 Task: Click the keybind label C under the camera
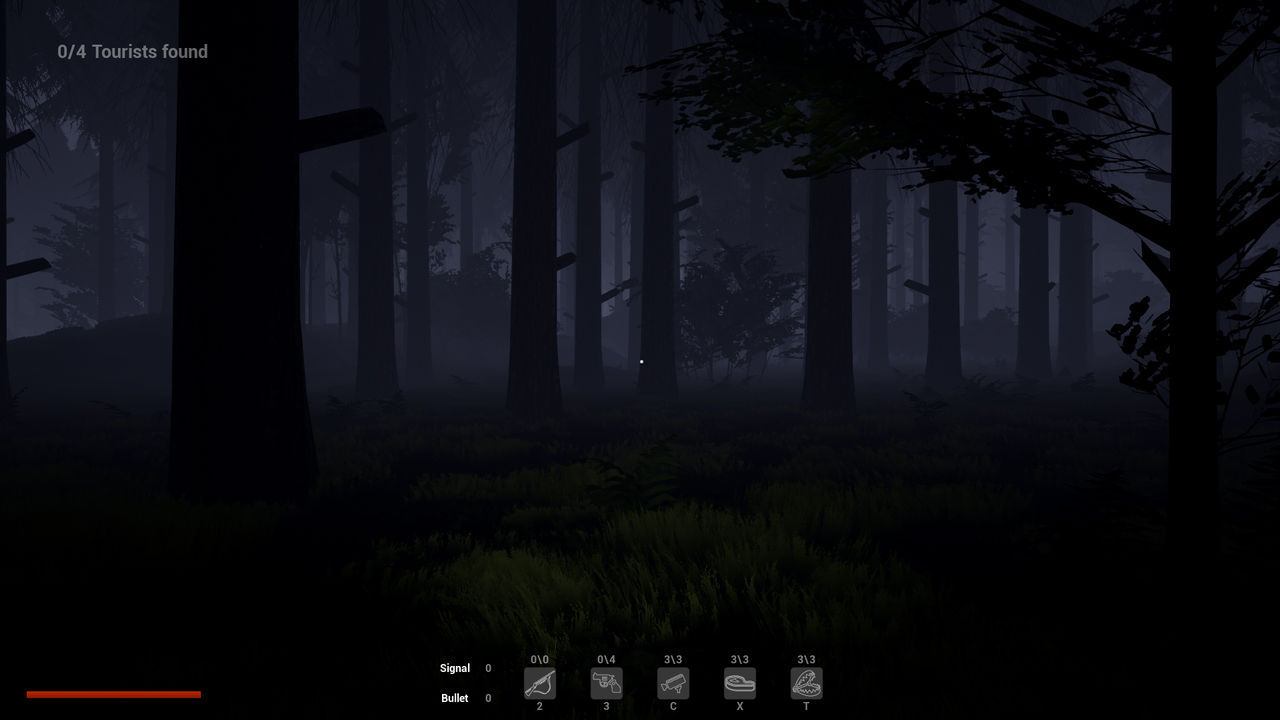673,705
